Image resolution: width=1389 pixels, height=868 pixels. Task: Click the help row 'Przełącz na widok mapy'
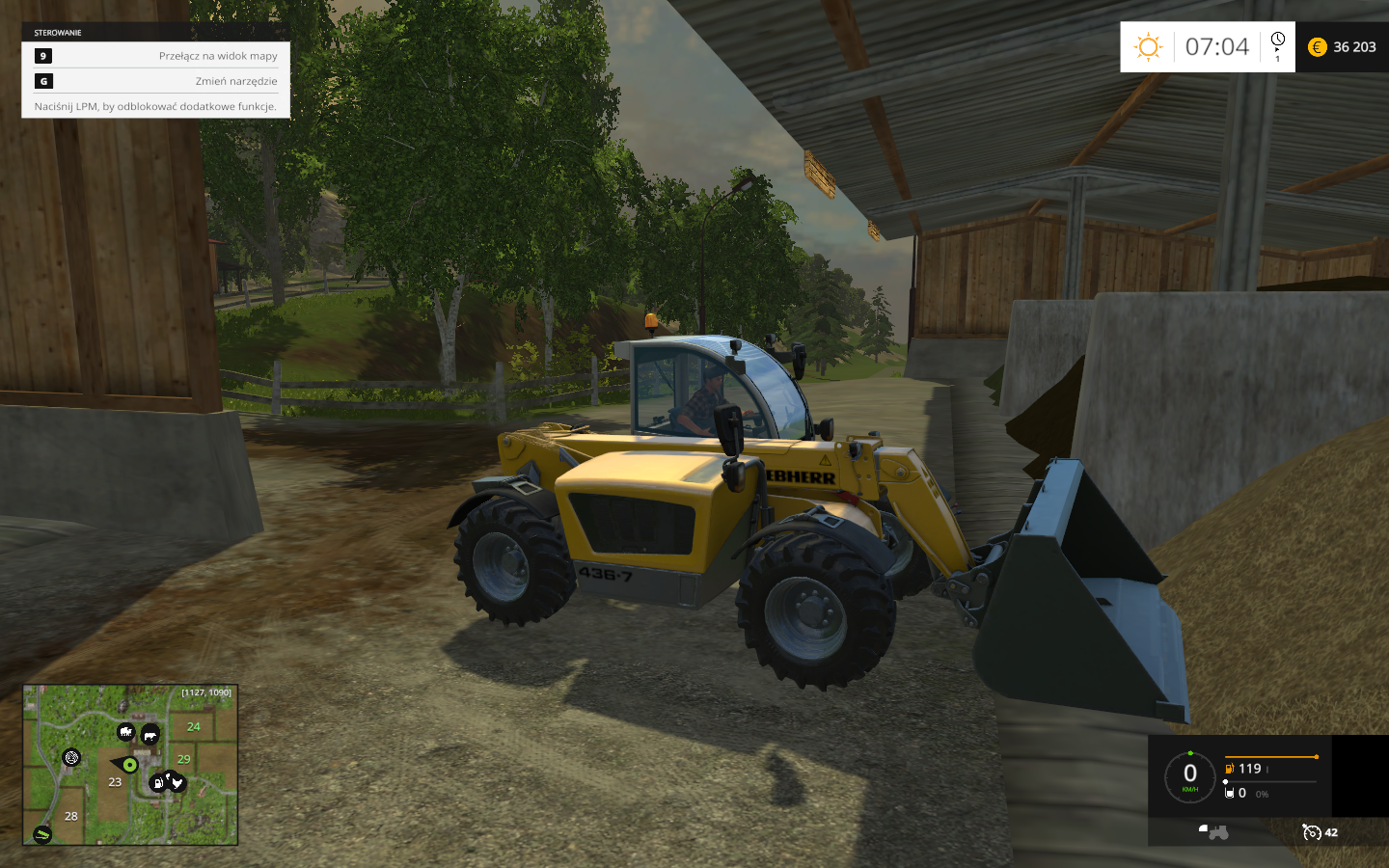pos(156,56)
